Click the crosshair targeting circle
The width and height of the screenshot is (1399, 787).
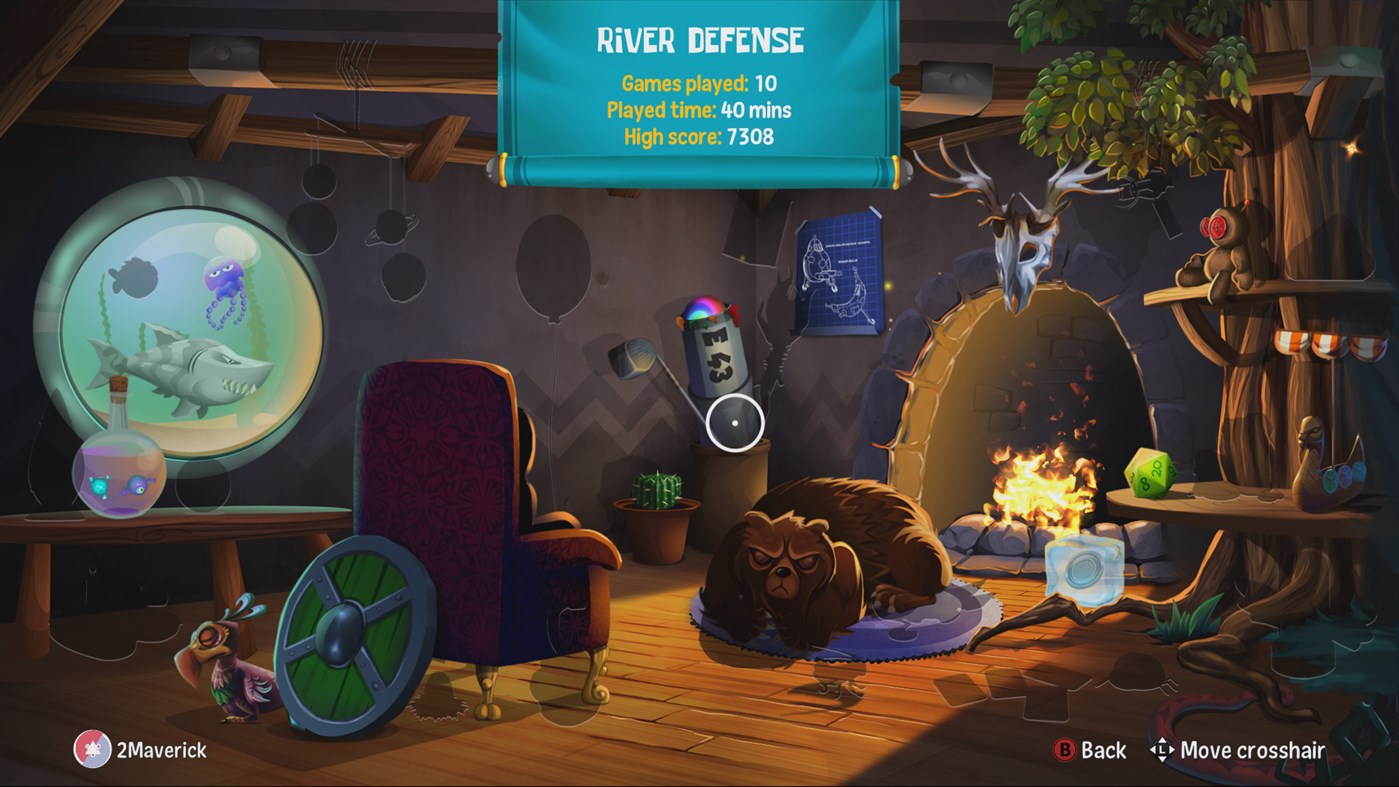pyautogui.click(x=736, y=424)
